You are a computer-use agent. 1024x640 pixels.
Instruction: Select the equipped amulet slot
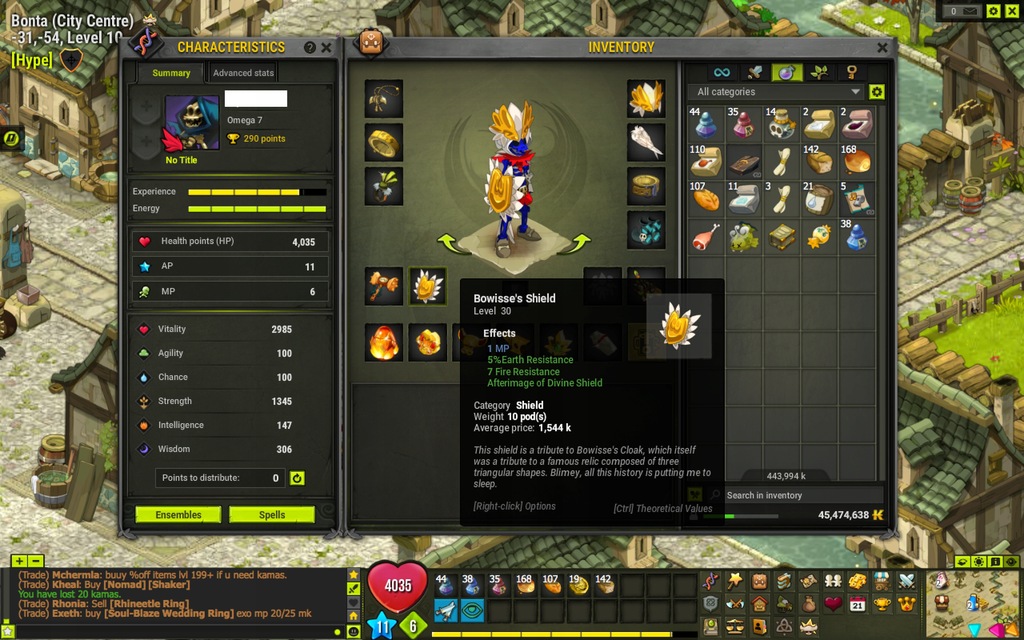(384, 99)
